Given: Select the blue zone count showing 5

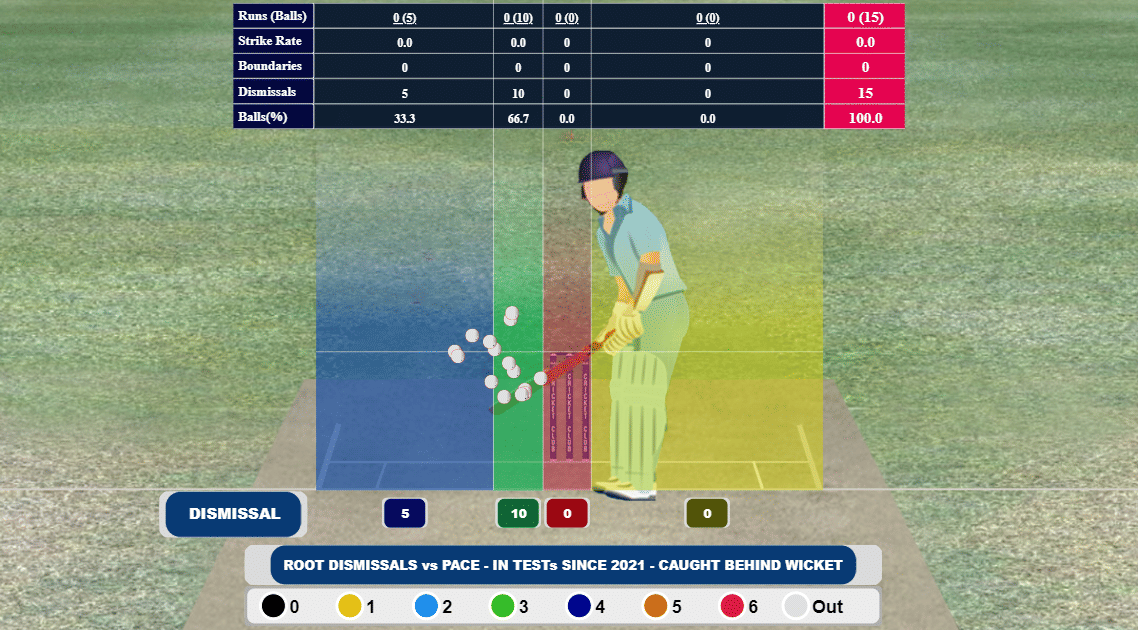Looking at the screenshot, I should coord(405,514).
